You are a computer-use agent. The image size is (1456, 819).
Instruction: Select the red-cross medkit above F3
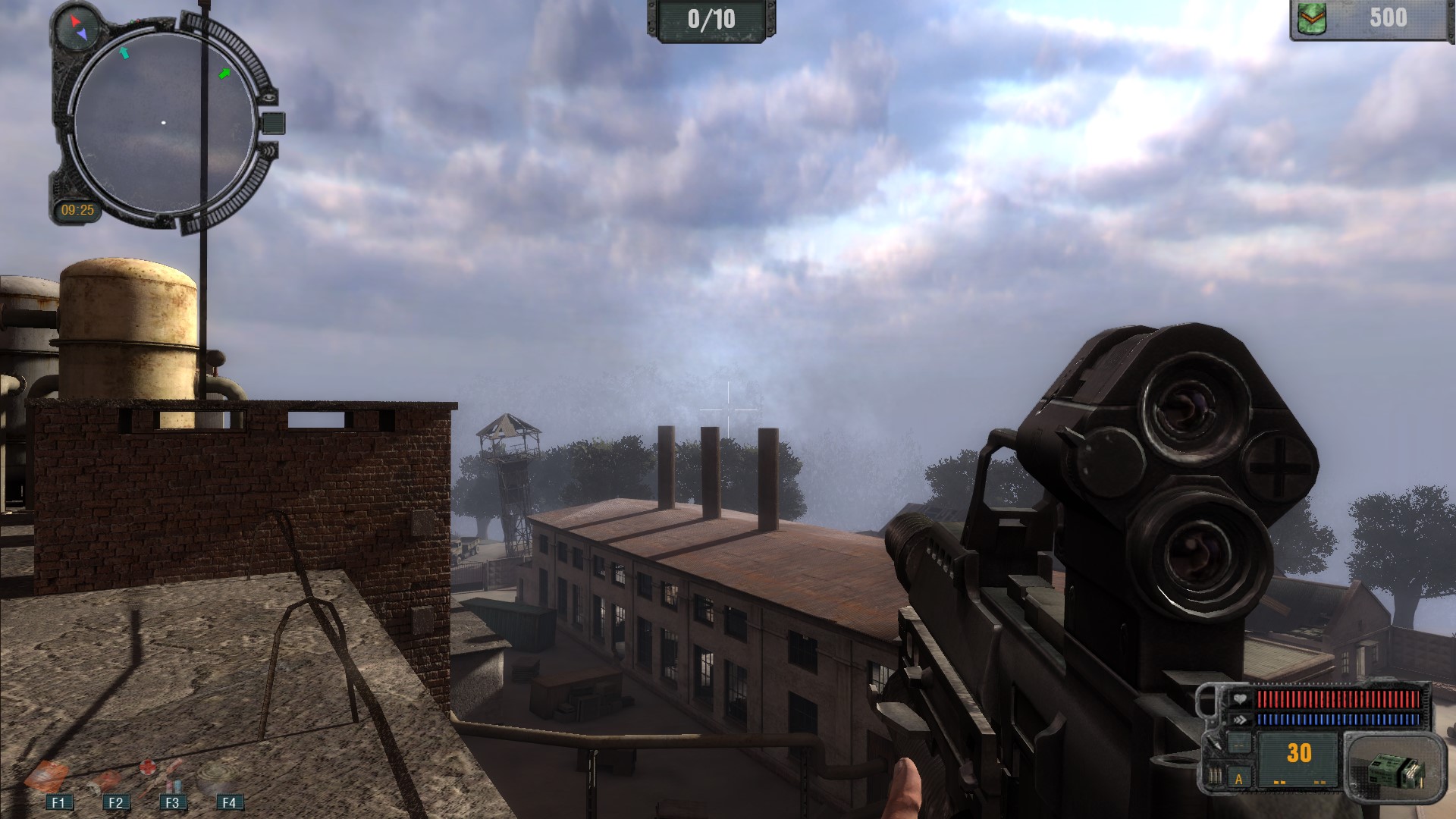162,776
